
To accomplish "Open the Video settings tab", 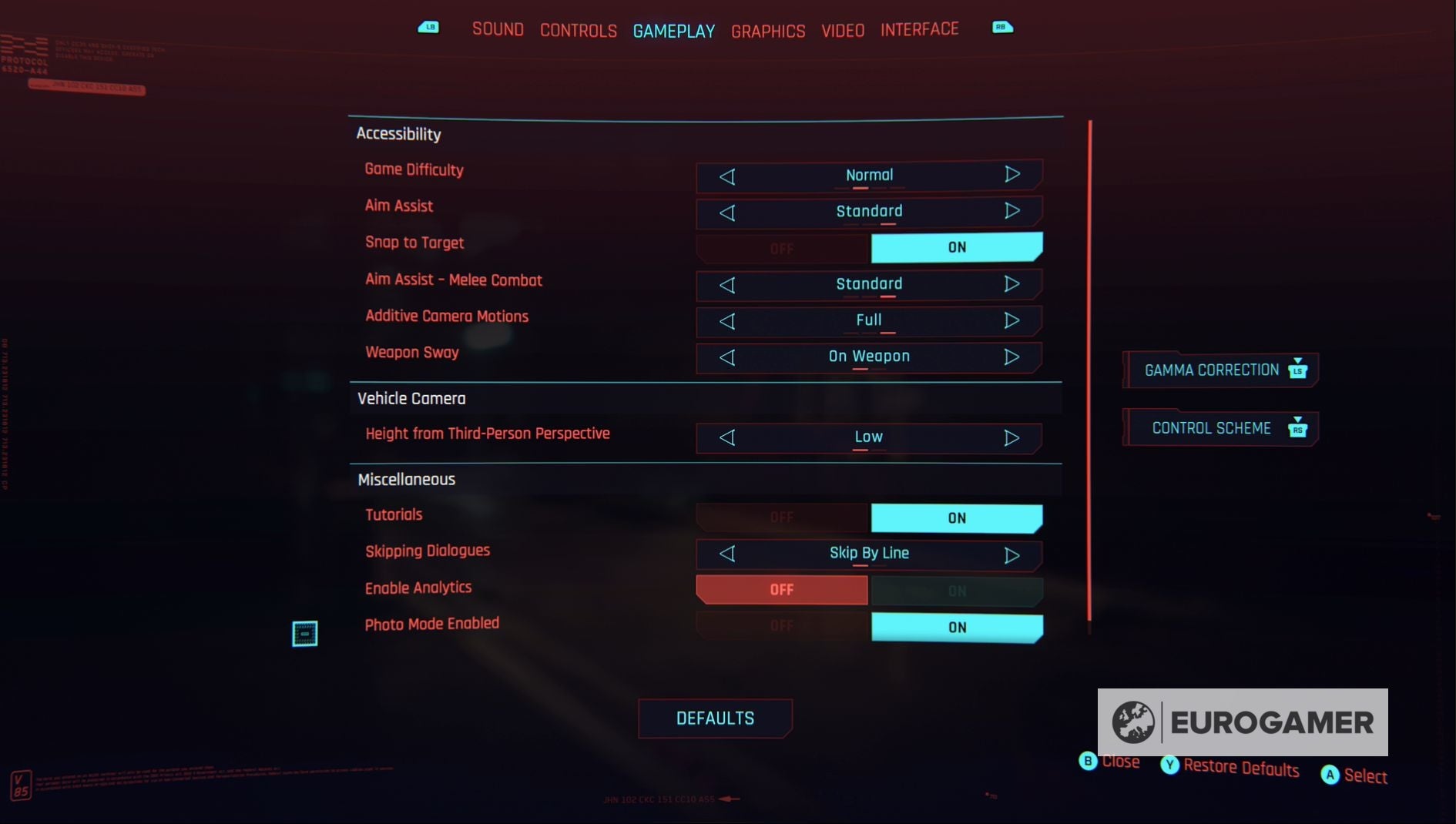I will 842,30.
